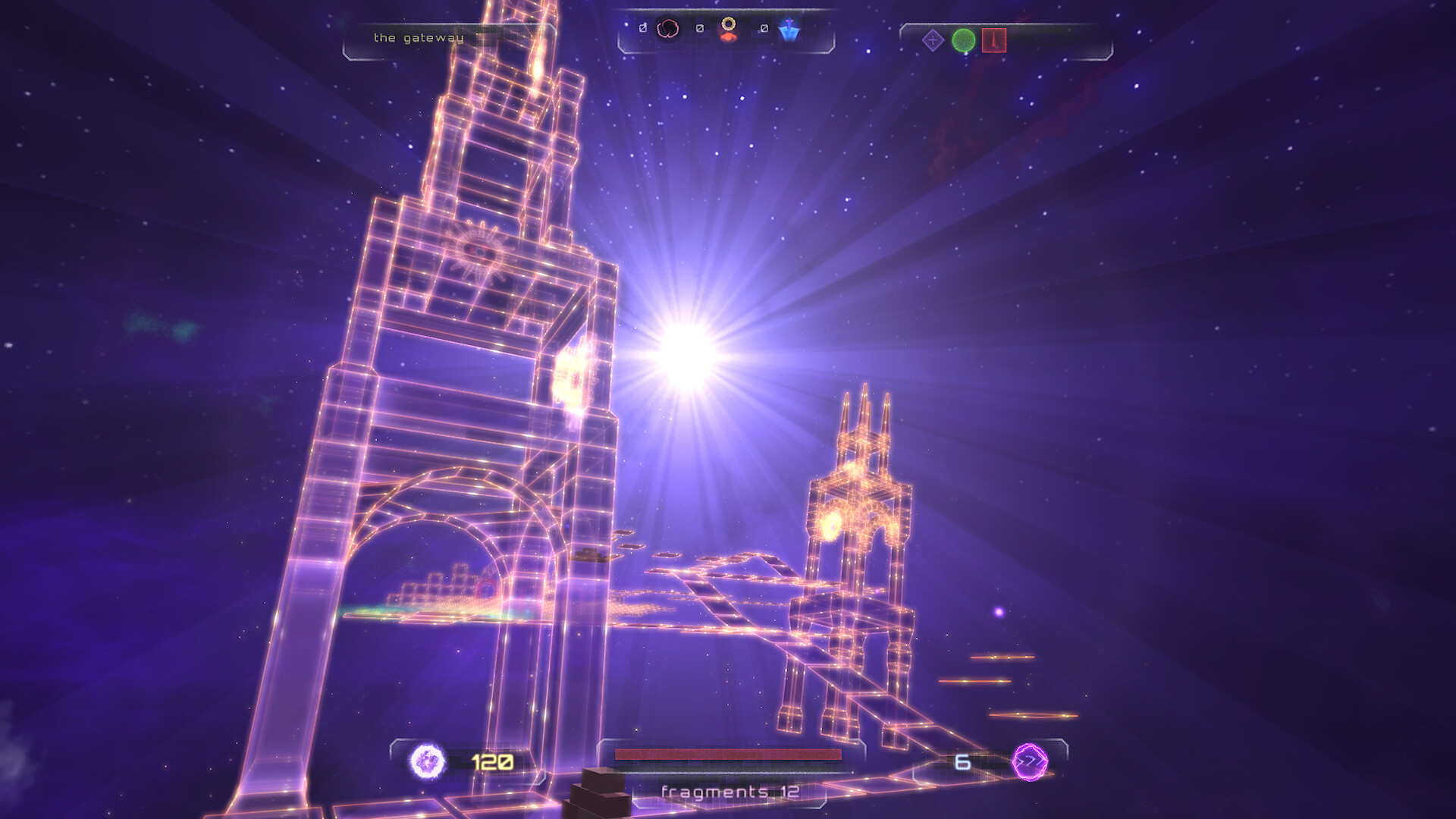The image size is (1456, 819).
Task: Click the green orb status icon
Action: [x=964, y=39]
